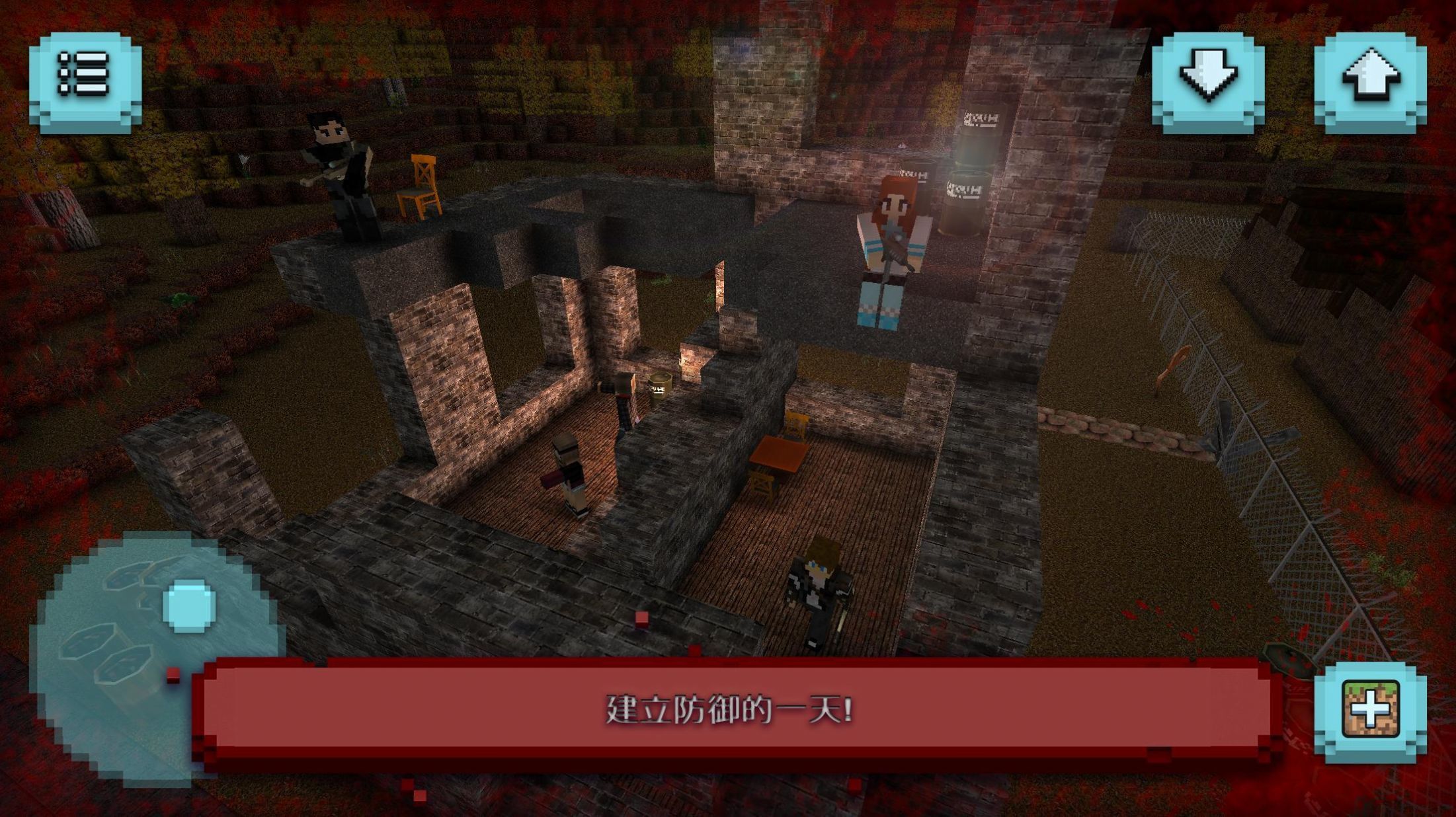Open the add block button
Screen dimensions: 1456x817
point(1370,711)
